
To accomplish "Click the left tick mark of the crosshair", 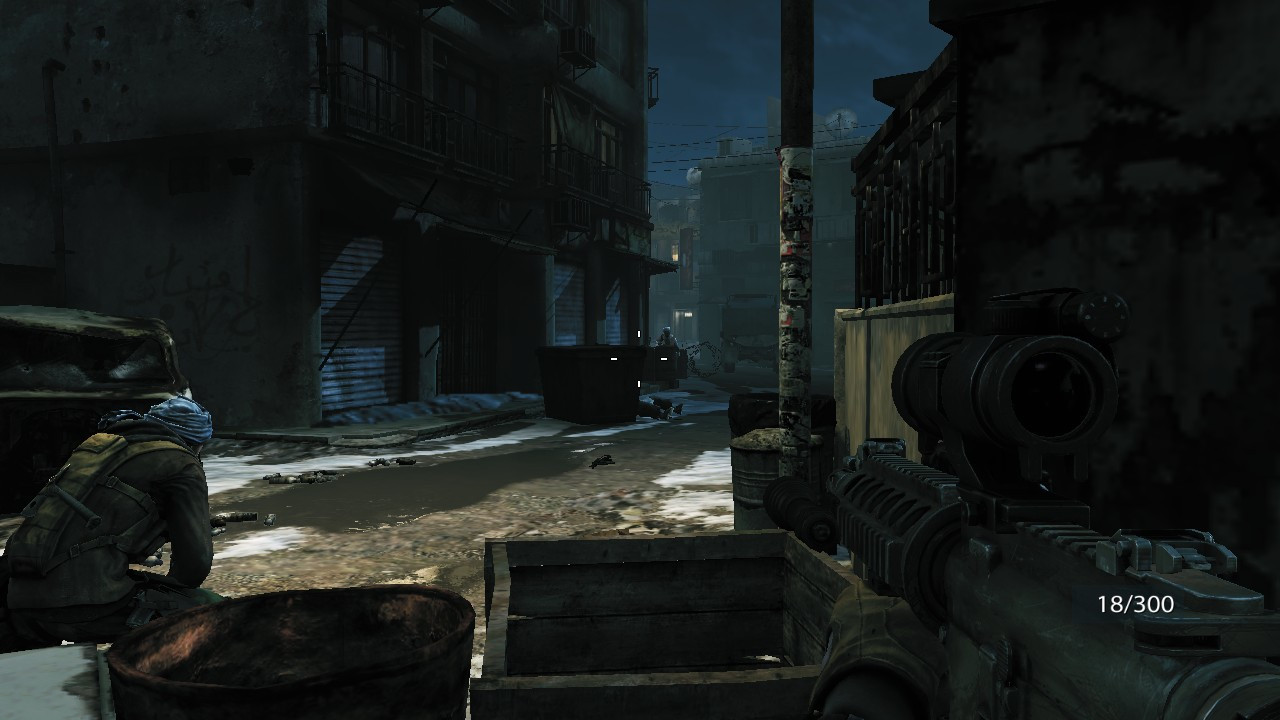I will 614,358.
